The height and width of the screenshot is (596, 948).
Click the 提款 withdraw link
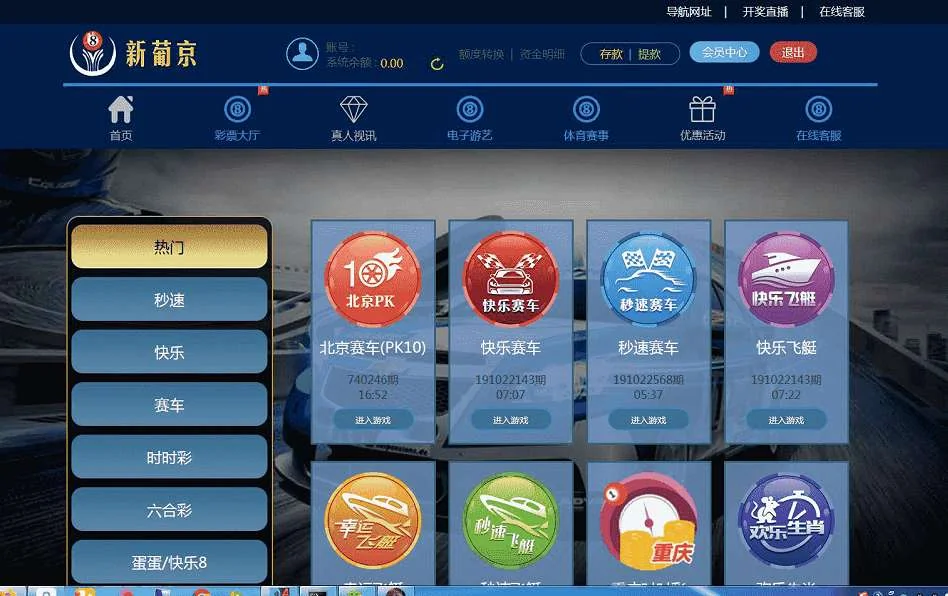pyautogui.click(x=650, y=54)
